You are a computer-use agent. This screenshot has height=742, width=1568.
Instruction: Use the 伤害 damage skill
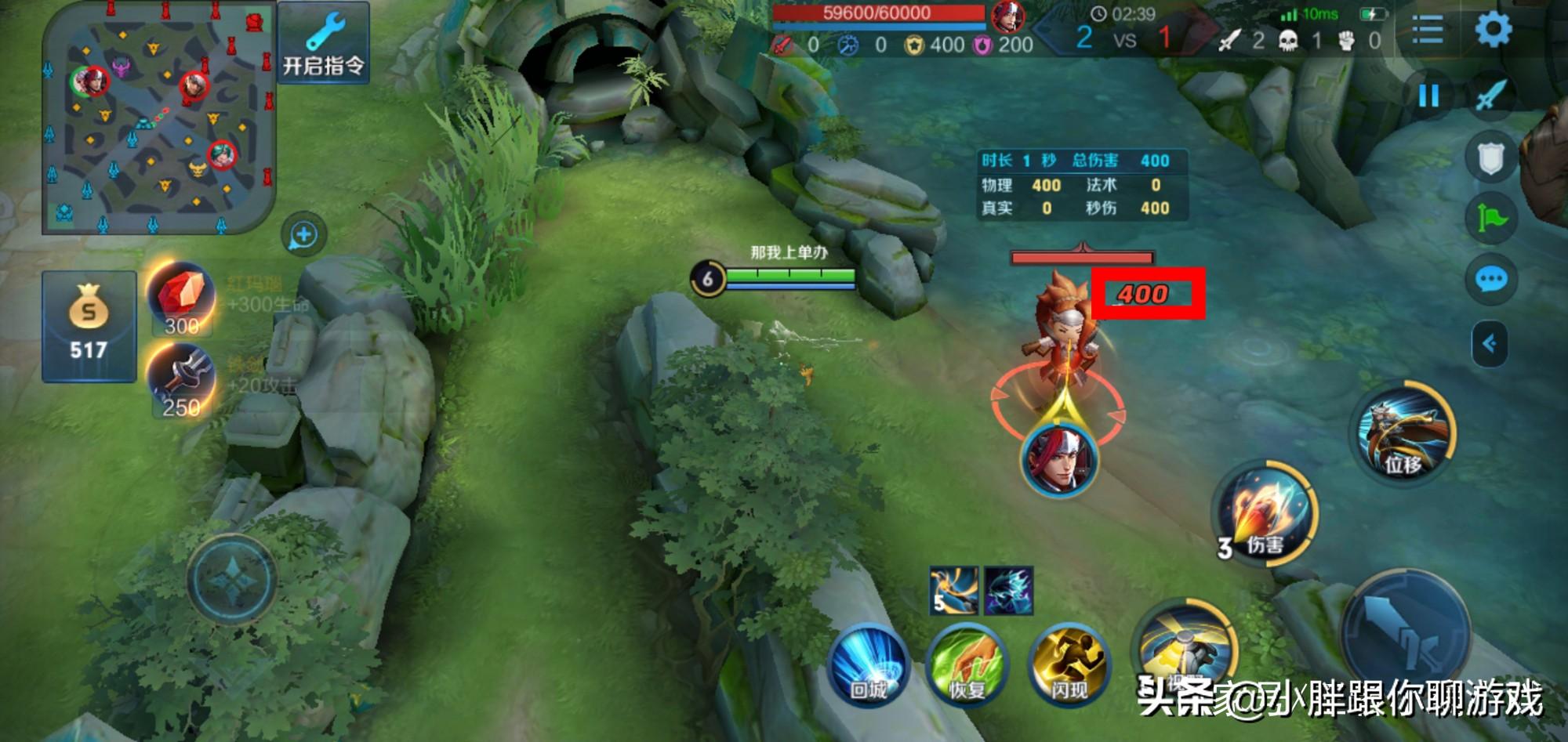[1264, 513]
